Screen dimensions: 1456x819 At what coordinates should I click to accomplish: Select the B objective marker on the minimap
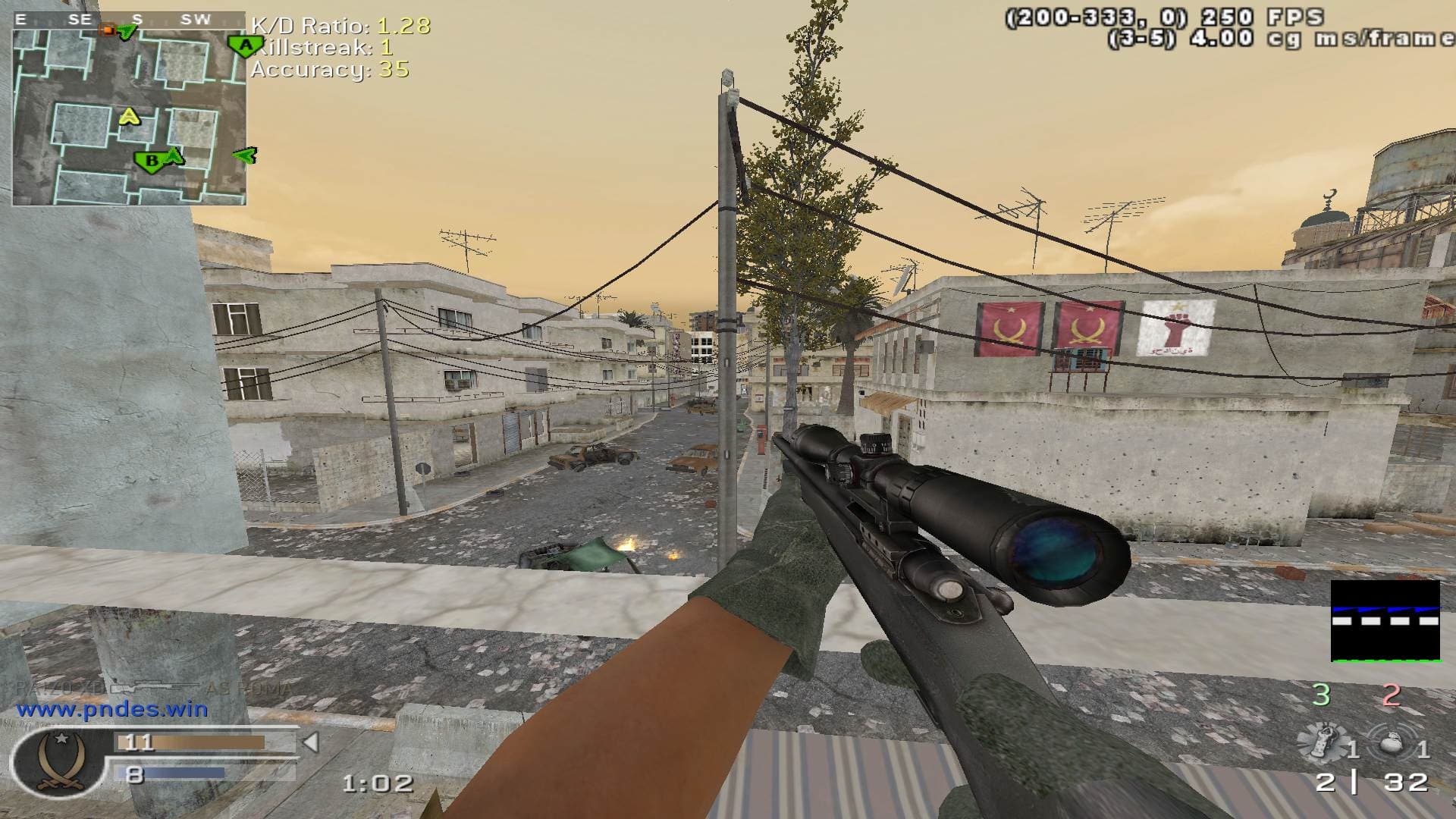click(x=150, y=161)
